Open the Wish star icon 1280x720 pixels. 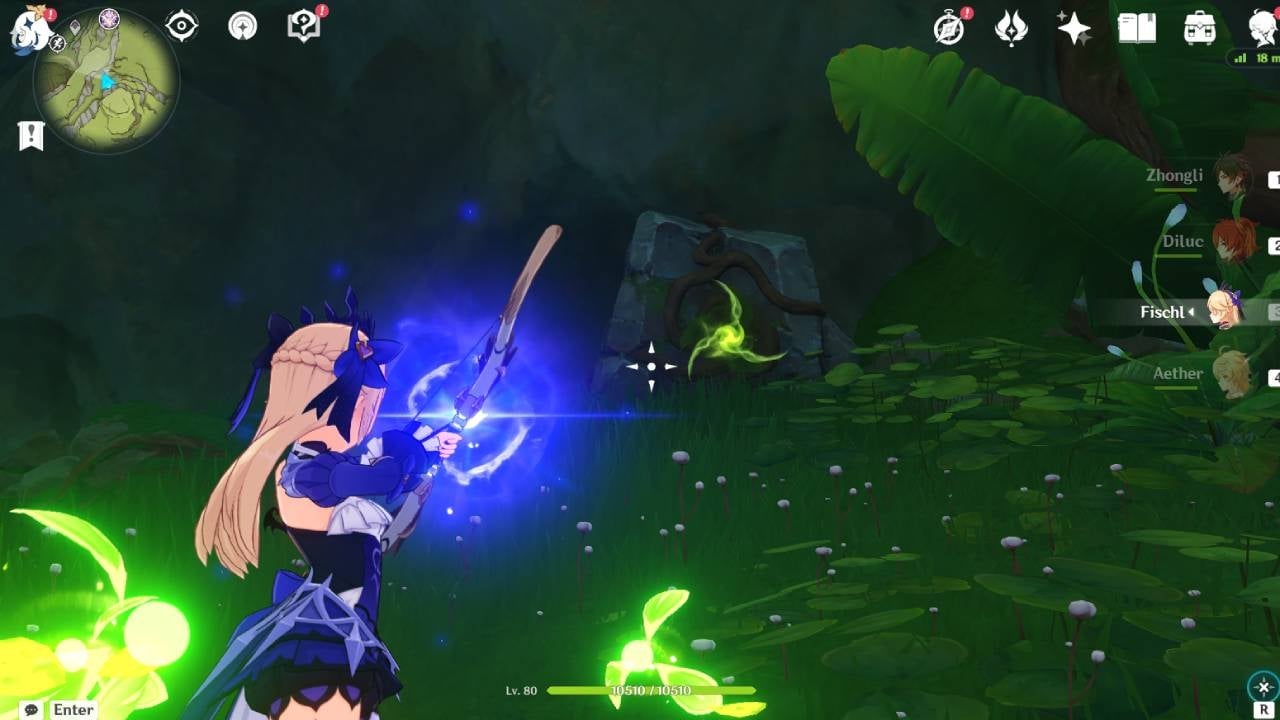click(1073, 28)
